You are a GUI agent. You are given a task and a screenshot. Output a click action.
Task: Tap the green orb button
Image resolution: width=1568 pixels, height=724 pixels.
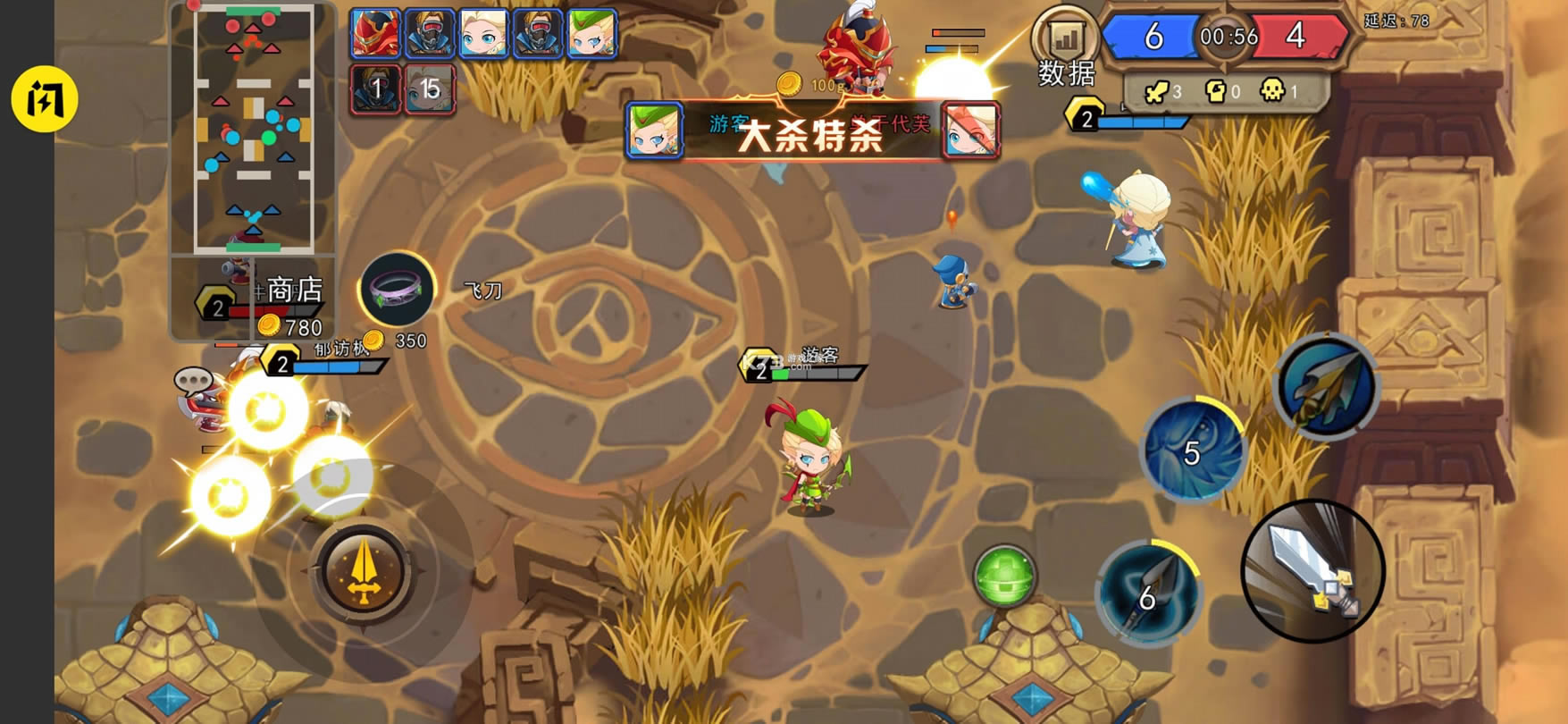1004,577
